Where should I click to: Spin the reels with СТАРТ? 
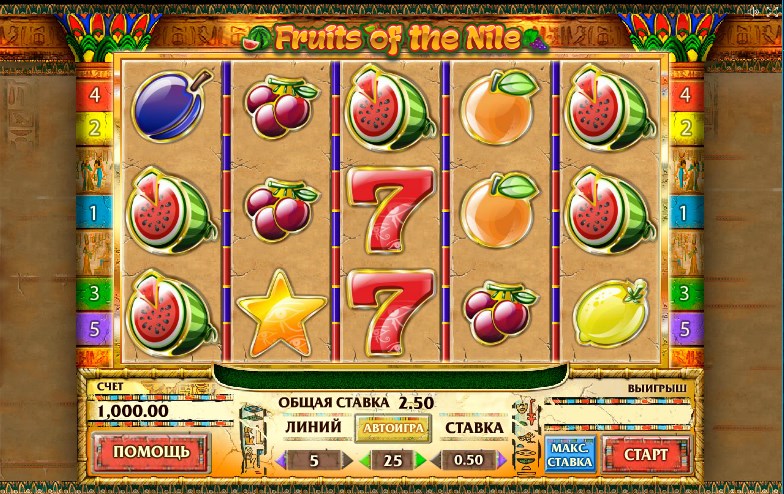pos(646,454)
